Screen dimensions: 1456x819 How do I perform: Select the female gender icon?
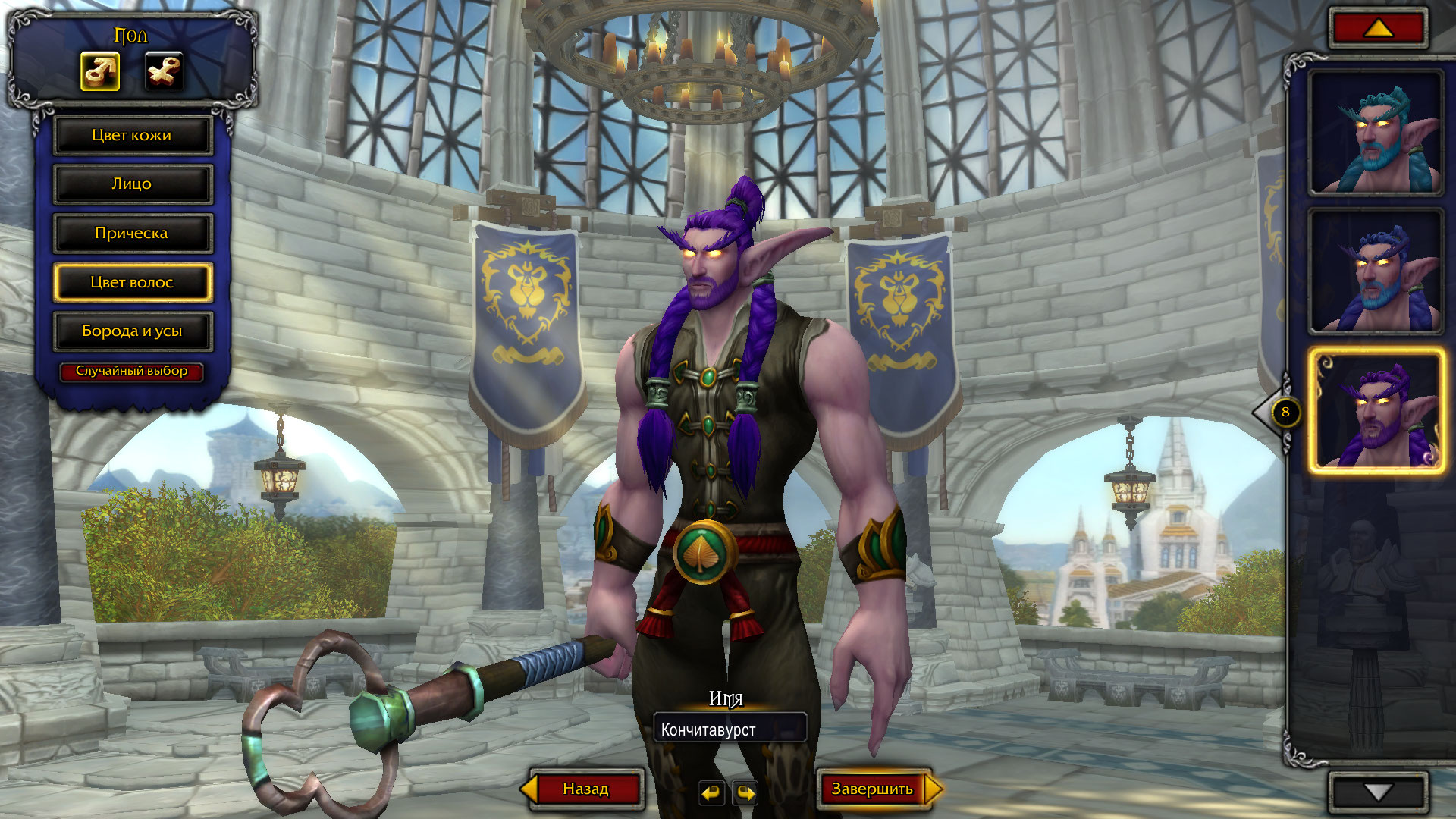[164, 72]
